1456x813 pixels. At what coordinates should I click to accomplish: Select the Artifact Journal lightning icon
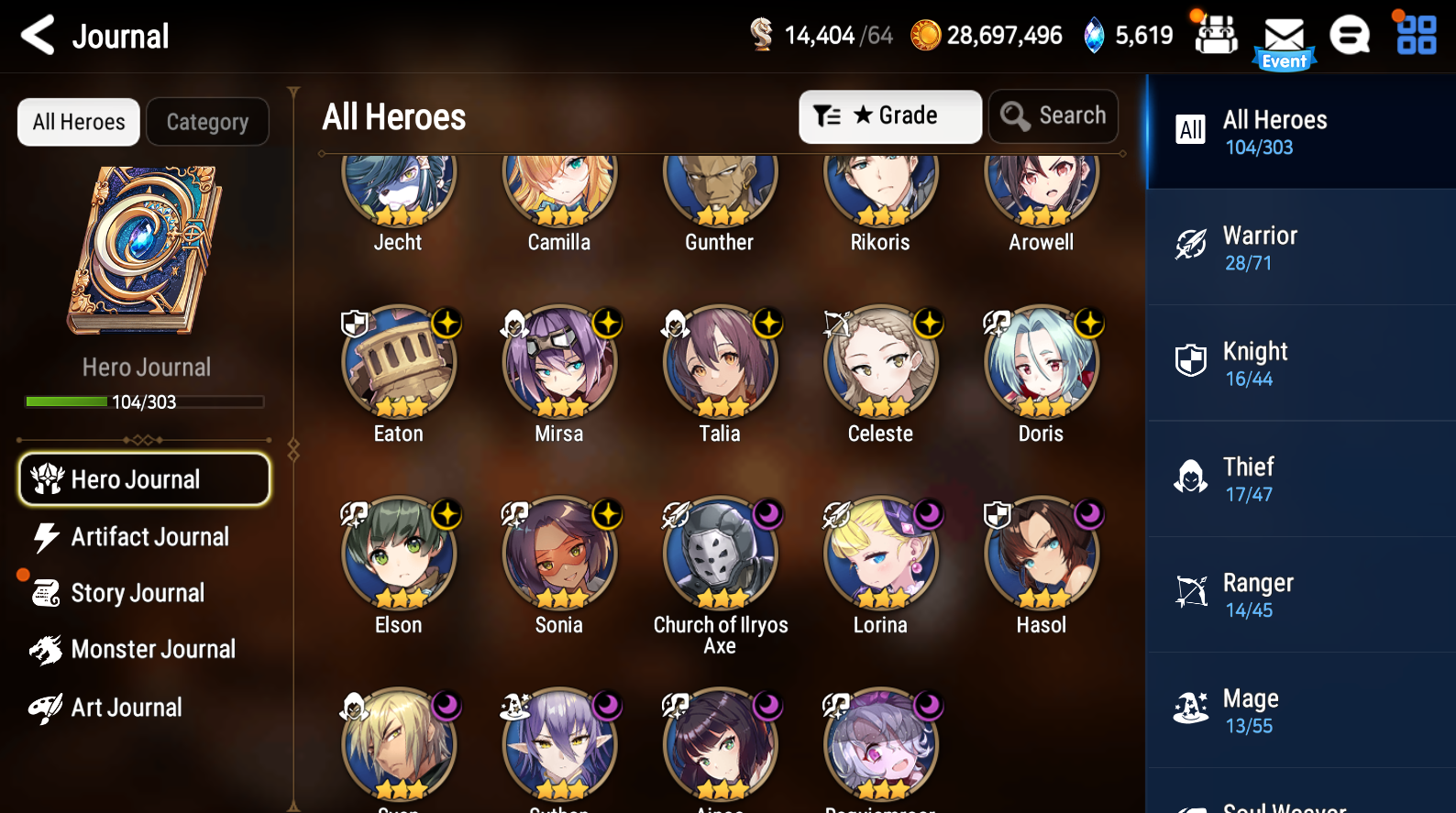pos(48,536)
